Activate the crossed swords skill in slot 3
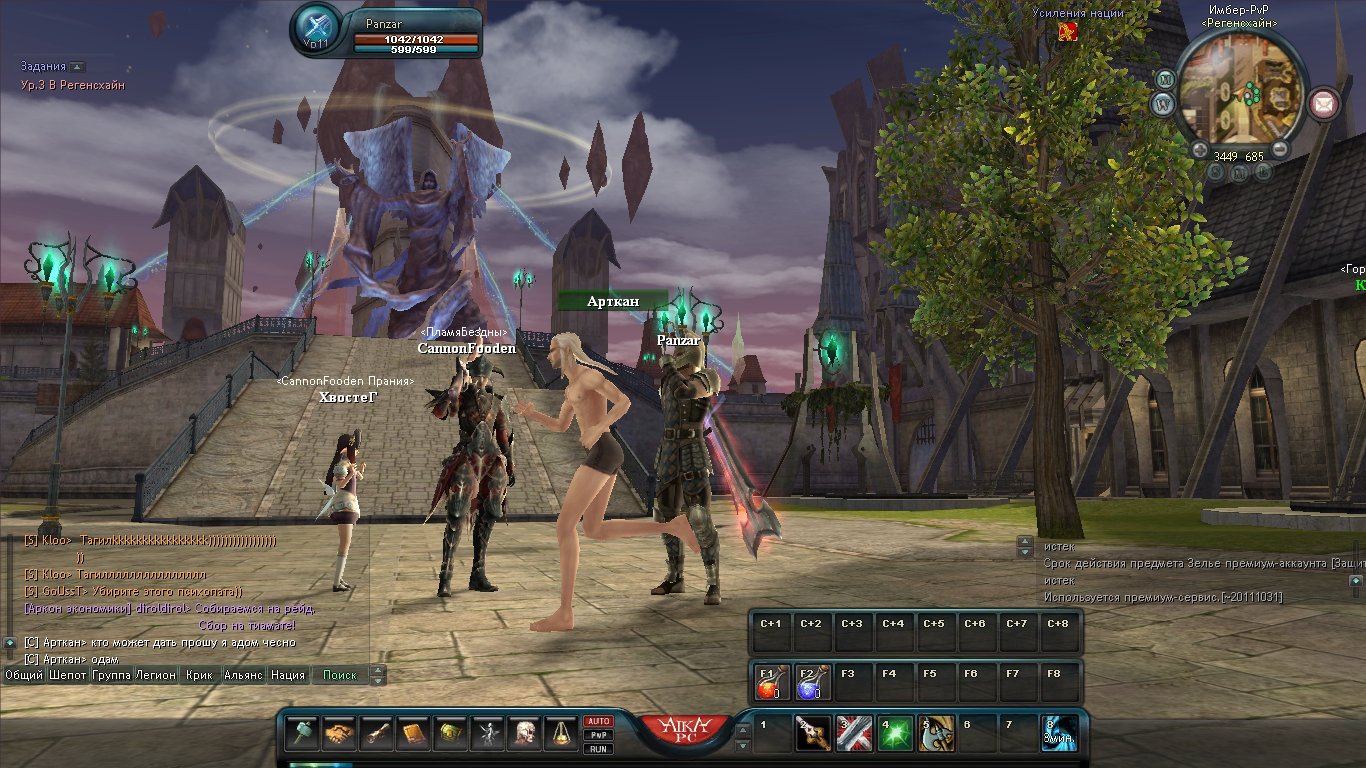Viewport: 1366px width, 768px height. [852, 734]
